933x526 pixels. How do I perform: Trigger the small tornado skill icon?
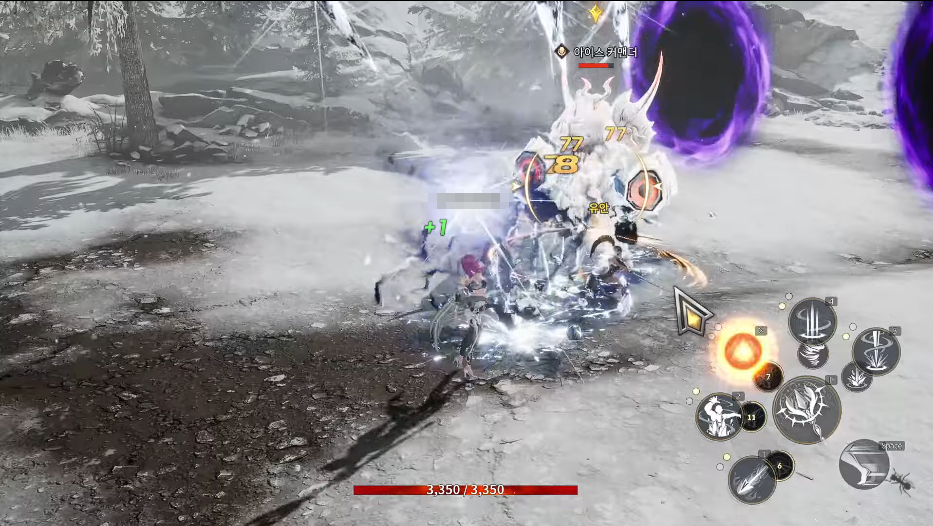812,354
